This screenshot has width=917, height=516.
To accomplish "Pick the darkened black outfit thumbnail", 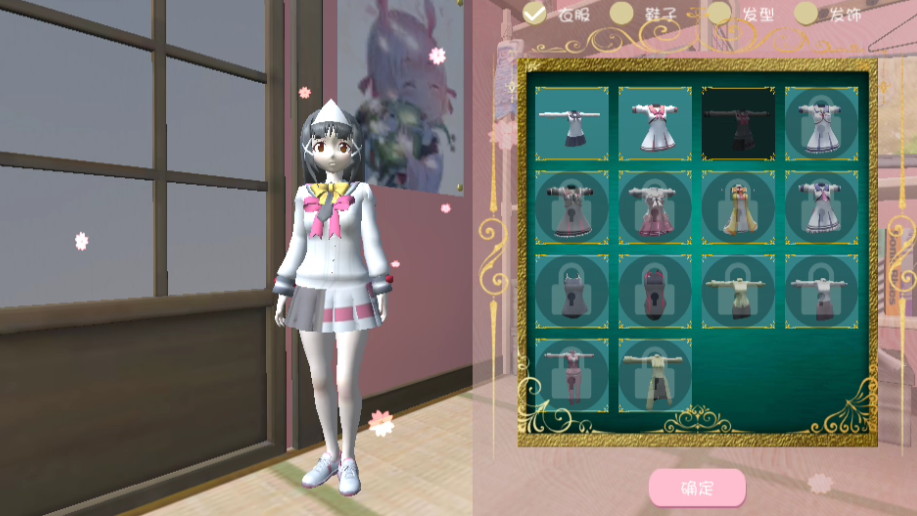I will (x=738, y=124).
